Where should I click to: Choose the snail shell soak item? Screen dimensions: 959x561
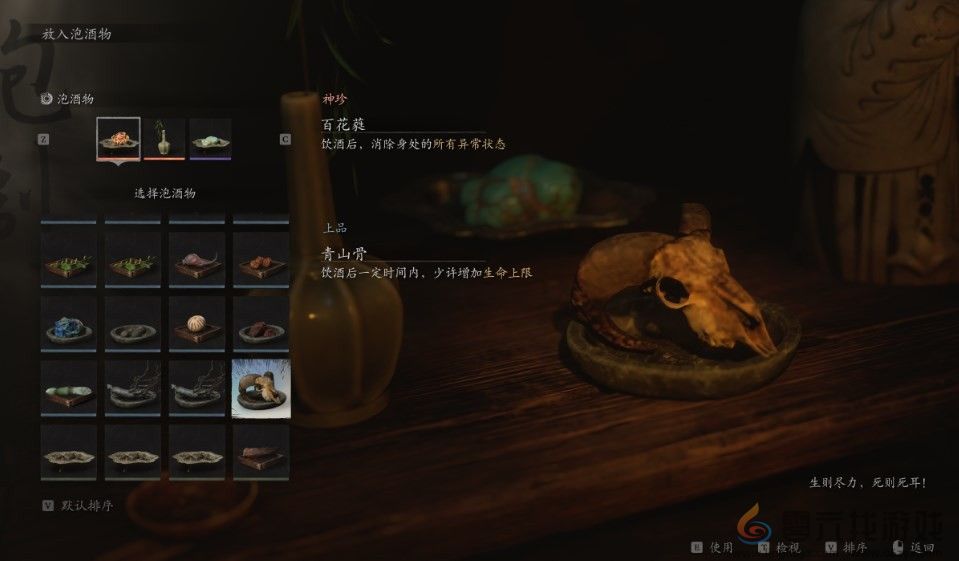(x=197, y=262)
